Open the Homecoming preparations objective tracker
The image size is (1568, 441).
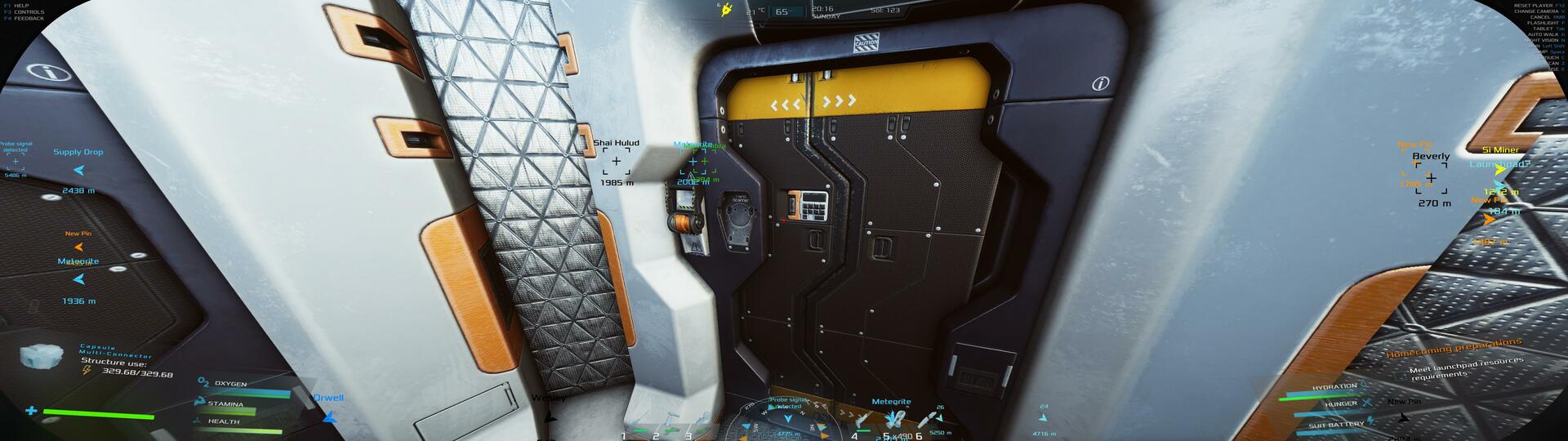pyautogui.click(x=1454, y=349)
